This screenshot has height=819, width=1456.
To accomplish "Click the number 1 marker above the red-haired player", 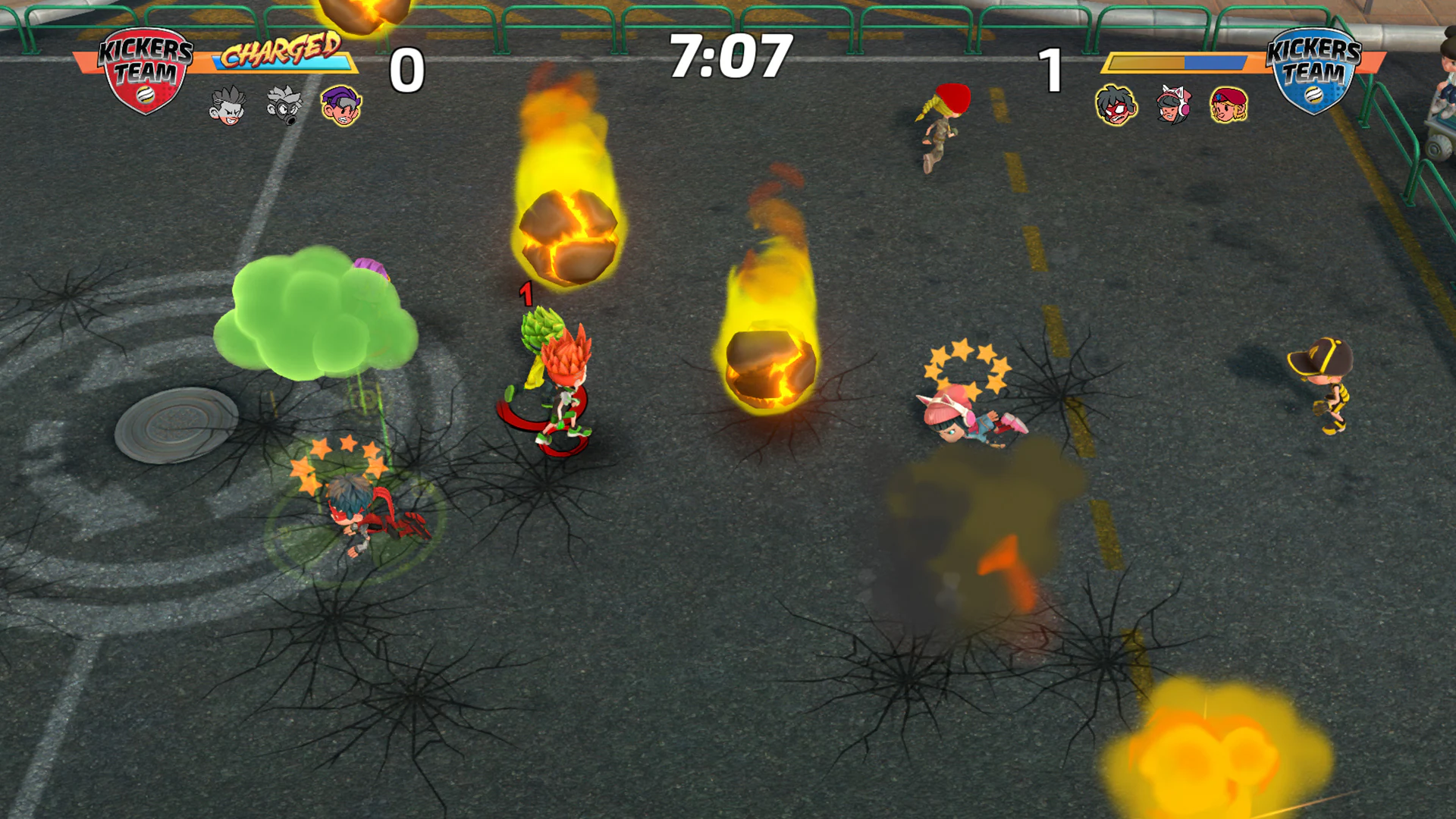I will coord(524,294).
